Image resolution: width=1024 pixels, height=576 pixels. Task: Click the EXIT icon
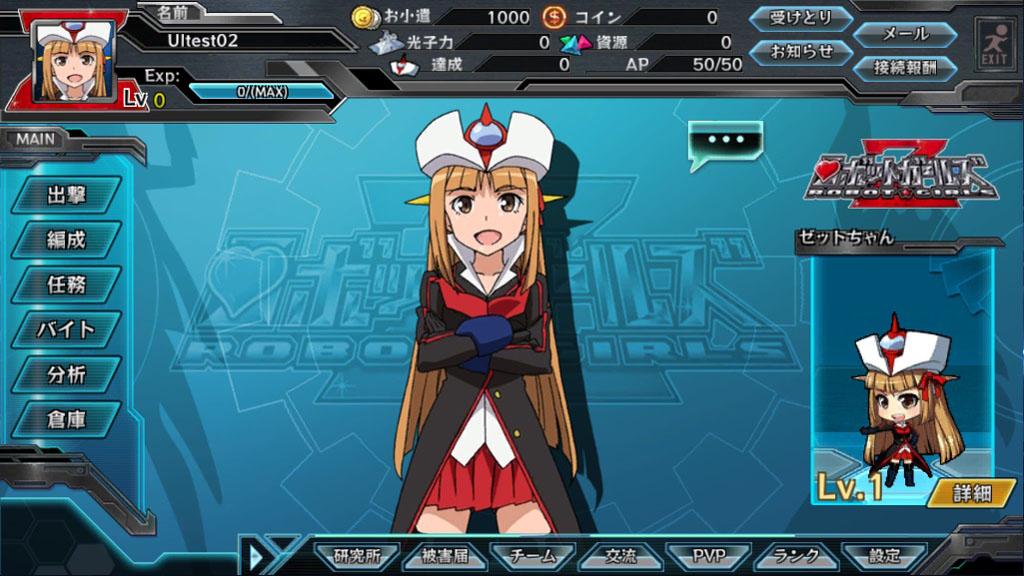click(993, 44)
